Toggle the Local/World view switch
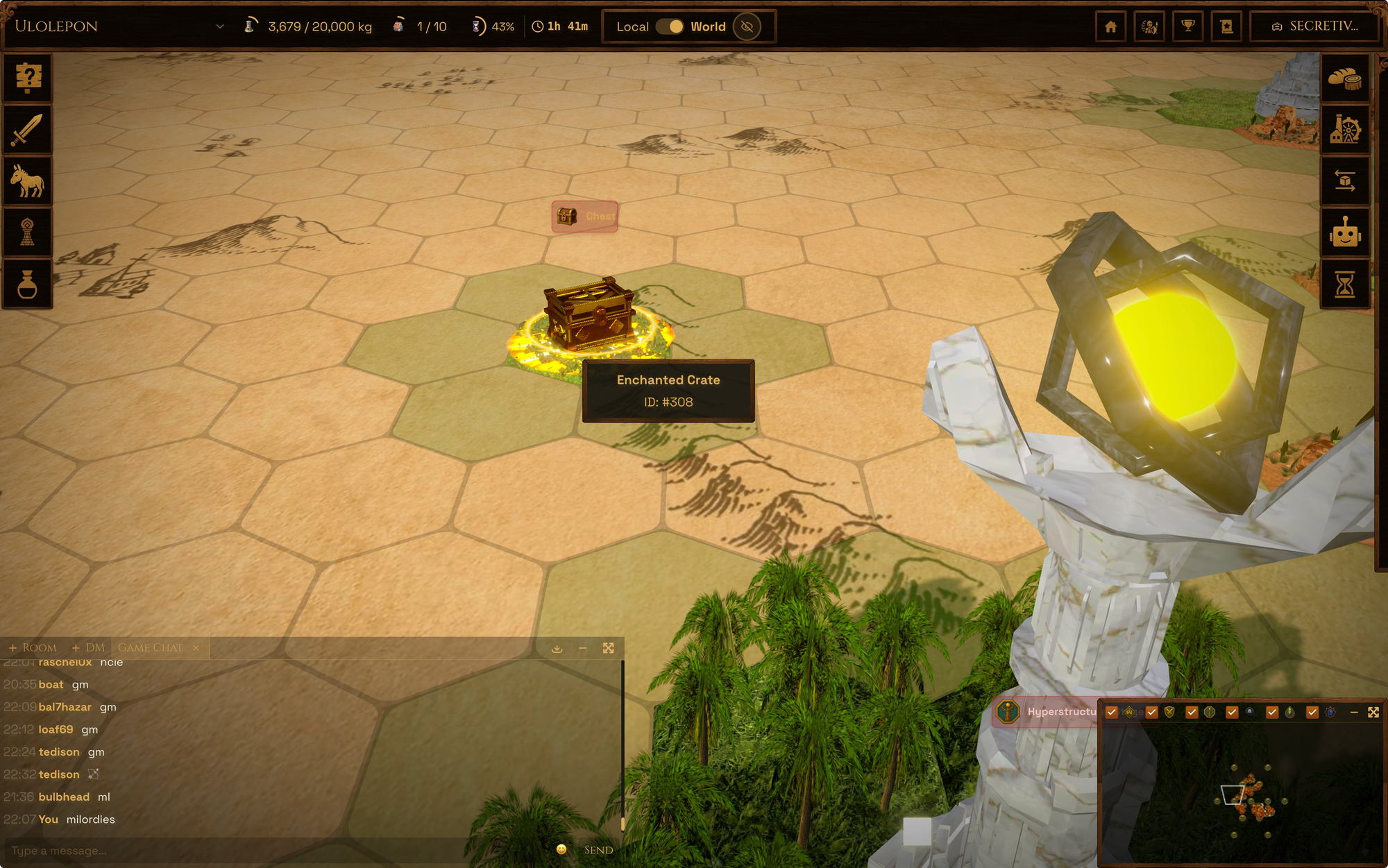This screenshot has width=1388, height=868. pos(670,26)
